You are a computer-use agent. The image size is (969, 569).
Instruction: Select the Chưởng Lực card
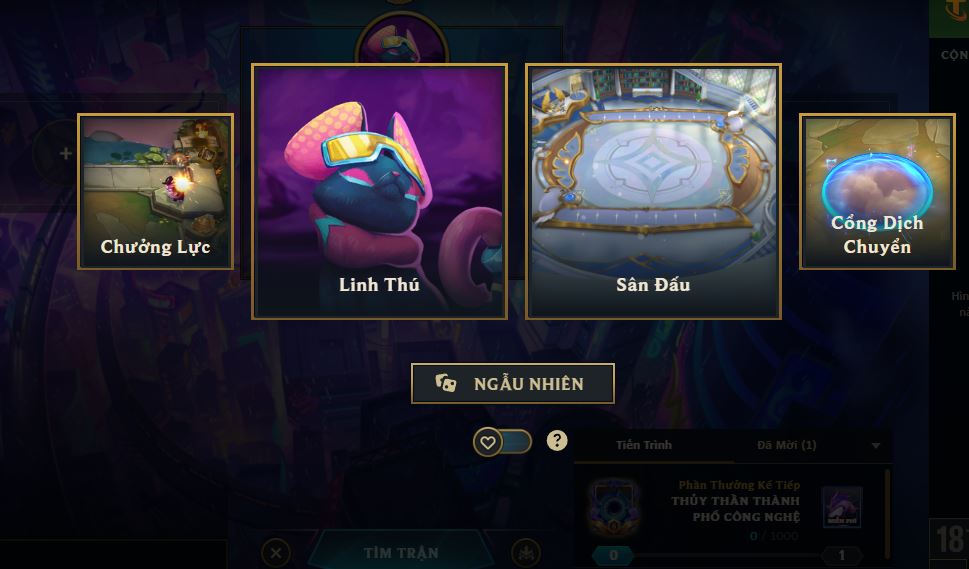tap(155, 192)
